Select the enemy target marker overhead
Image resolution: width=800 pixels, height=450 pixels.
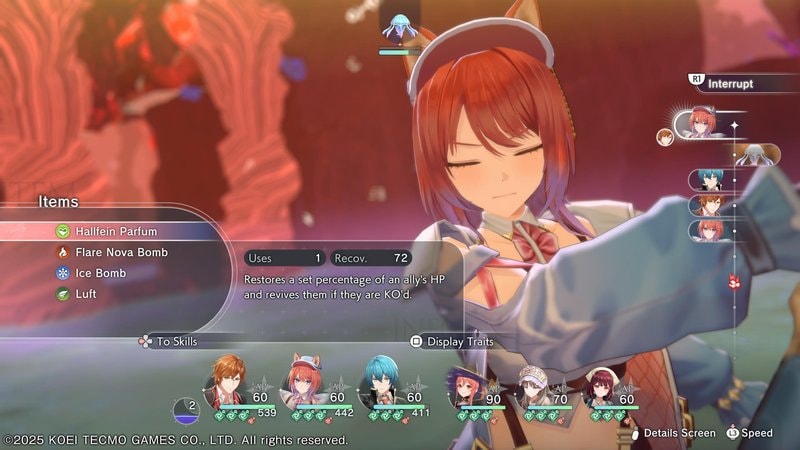399,28
